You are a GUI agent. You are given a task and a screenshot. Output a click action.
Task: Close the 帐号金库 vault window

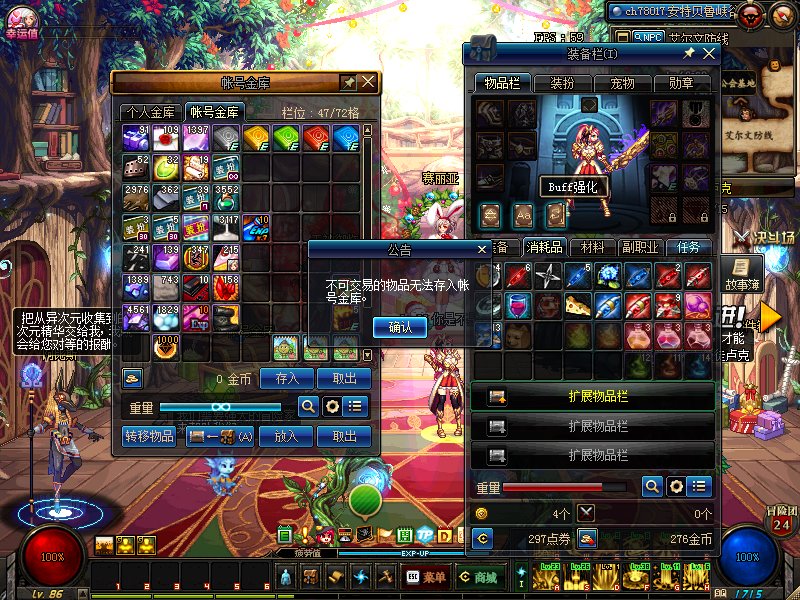(368, 82)
